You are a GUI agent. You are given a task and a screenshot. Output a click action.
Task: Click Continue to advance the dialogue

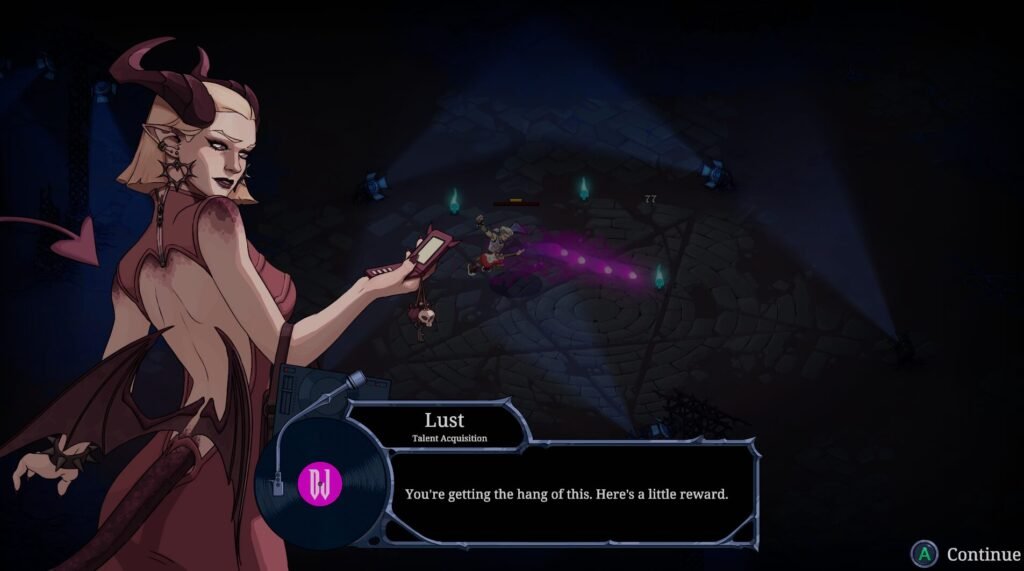[966, 553]
